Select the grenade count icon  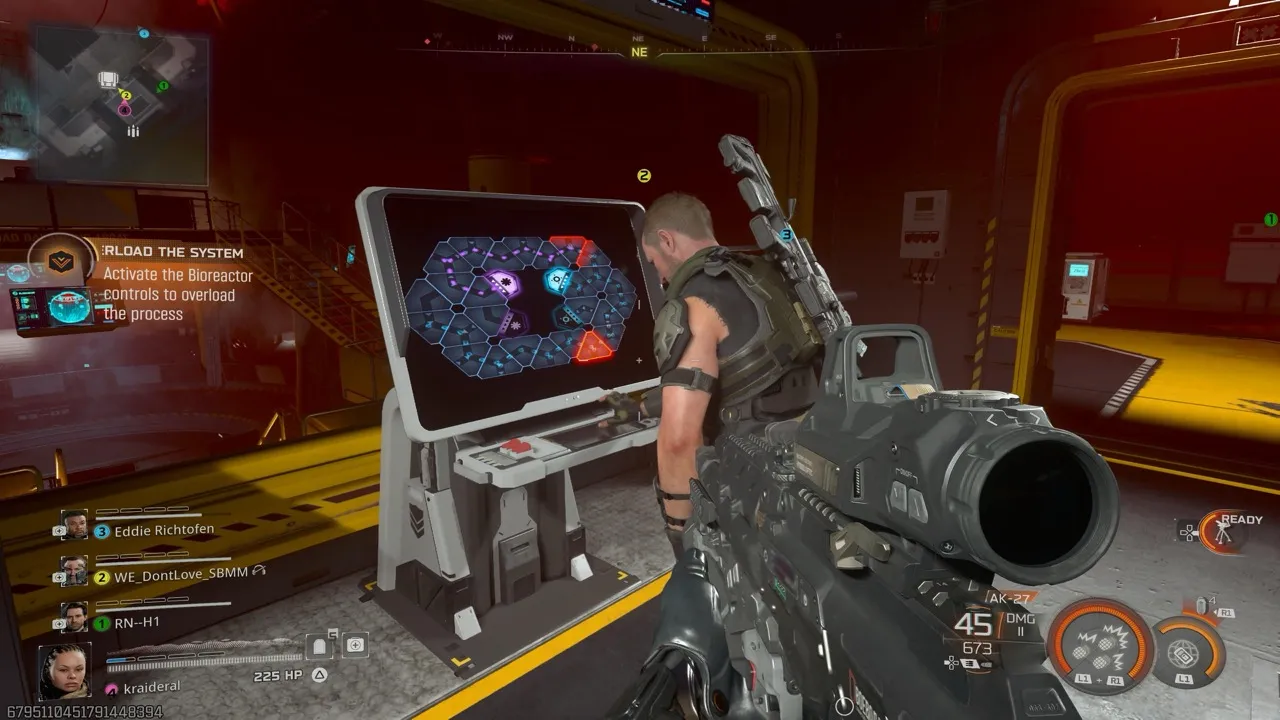pyautogui.click(x=1202, y=606)
